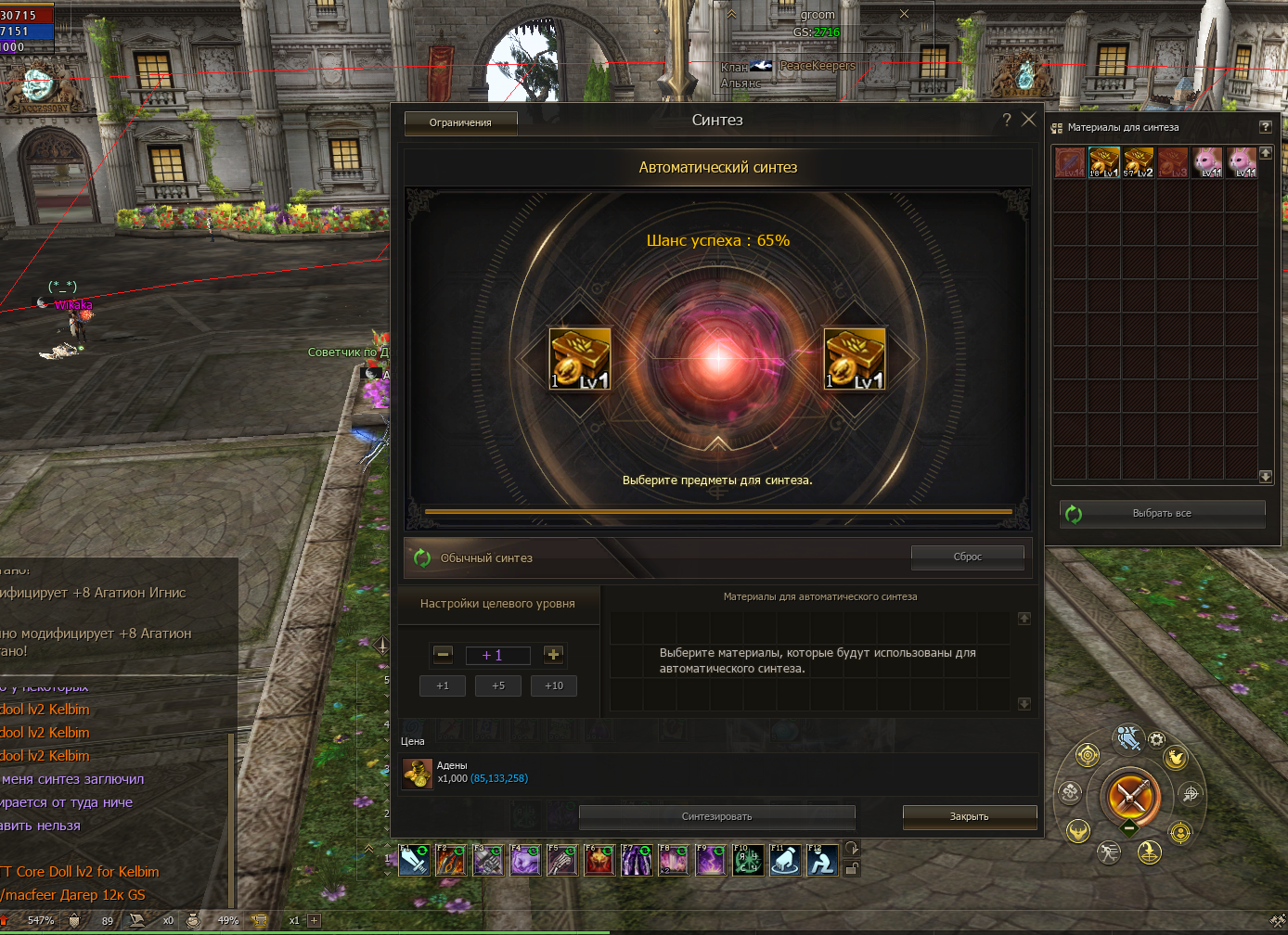Click the Выбрать все select-all button
This screenshot has width=1288, height=935.
[x=1162, y=513]
